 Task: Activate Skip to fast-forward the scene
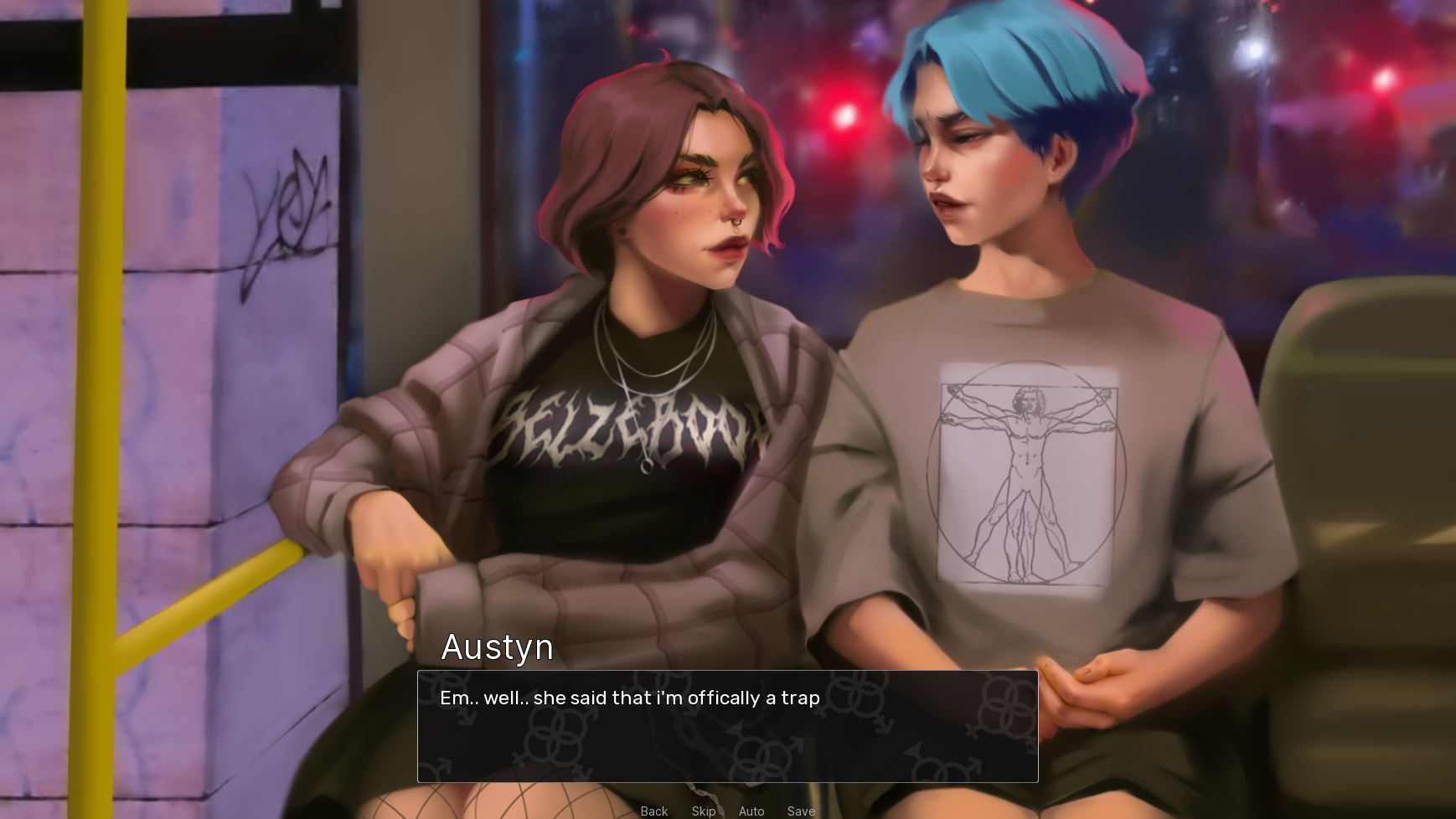(x=703, y=811)
